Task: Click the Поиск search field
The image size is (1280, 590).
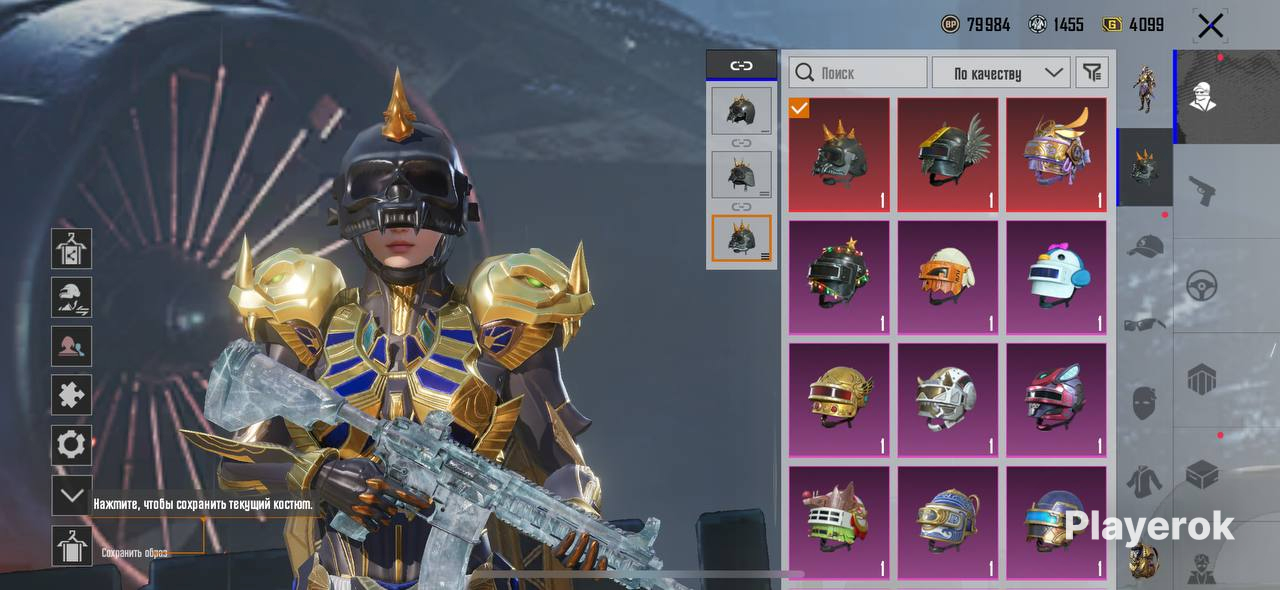Action: tap(858, 73)
